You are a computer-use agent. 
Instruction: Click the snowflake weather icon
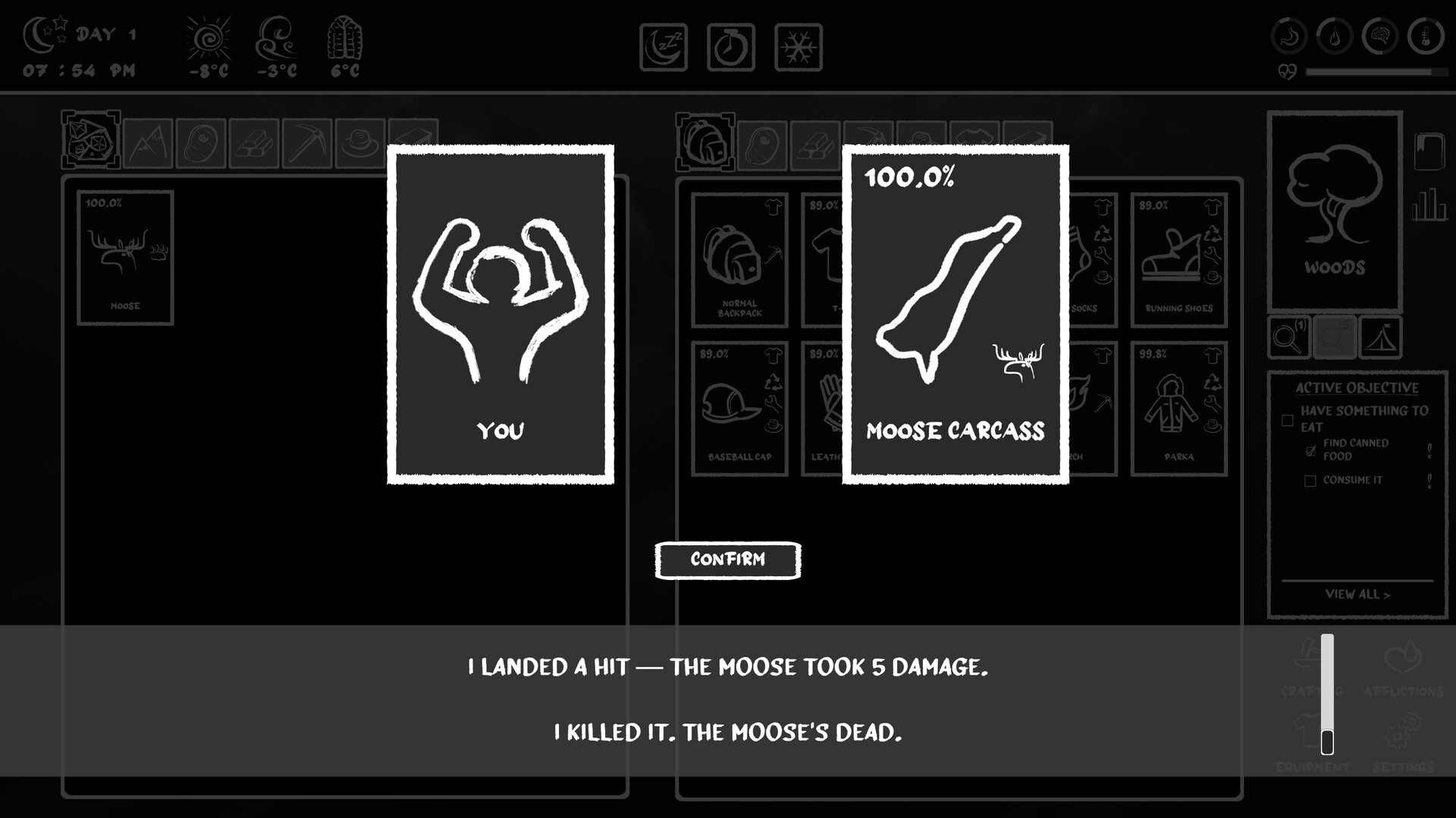tap(797, 45)
